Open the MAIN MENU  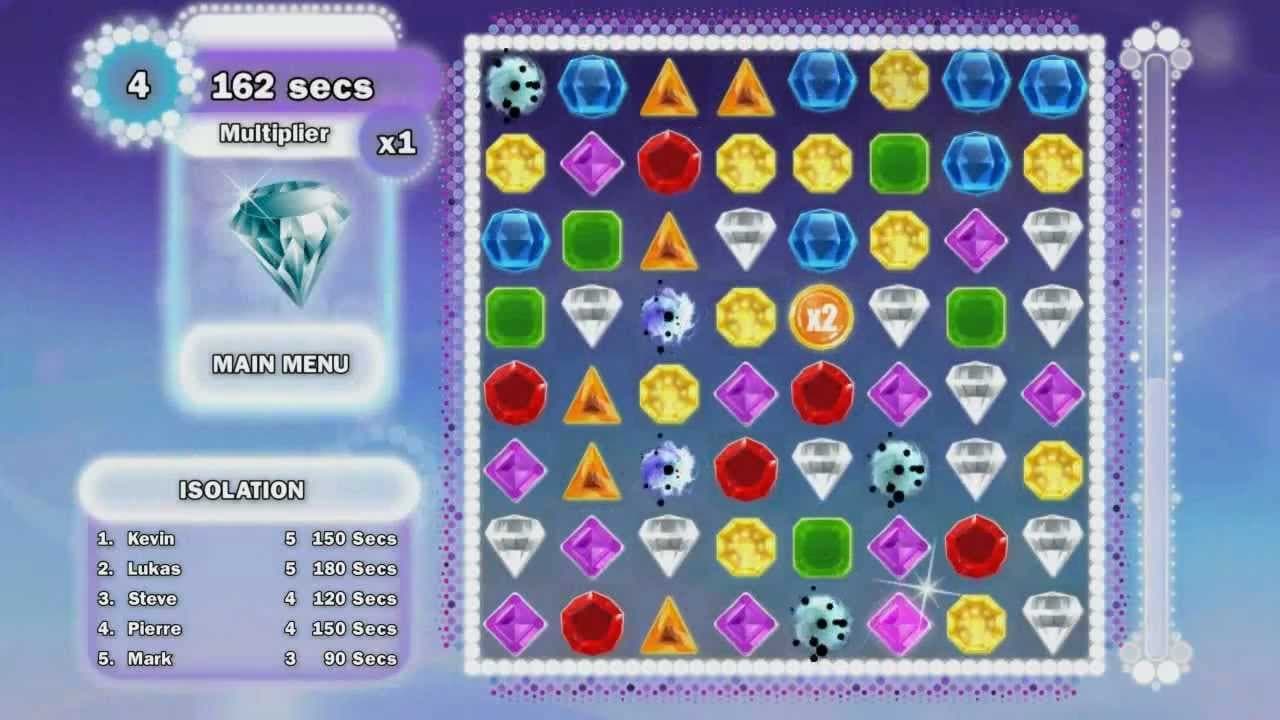click(x=283, y=364)
